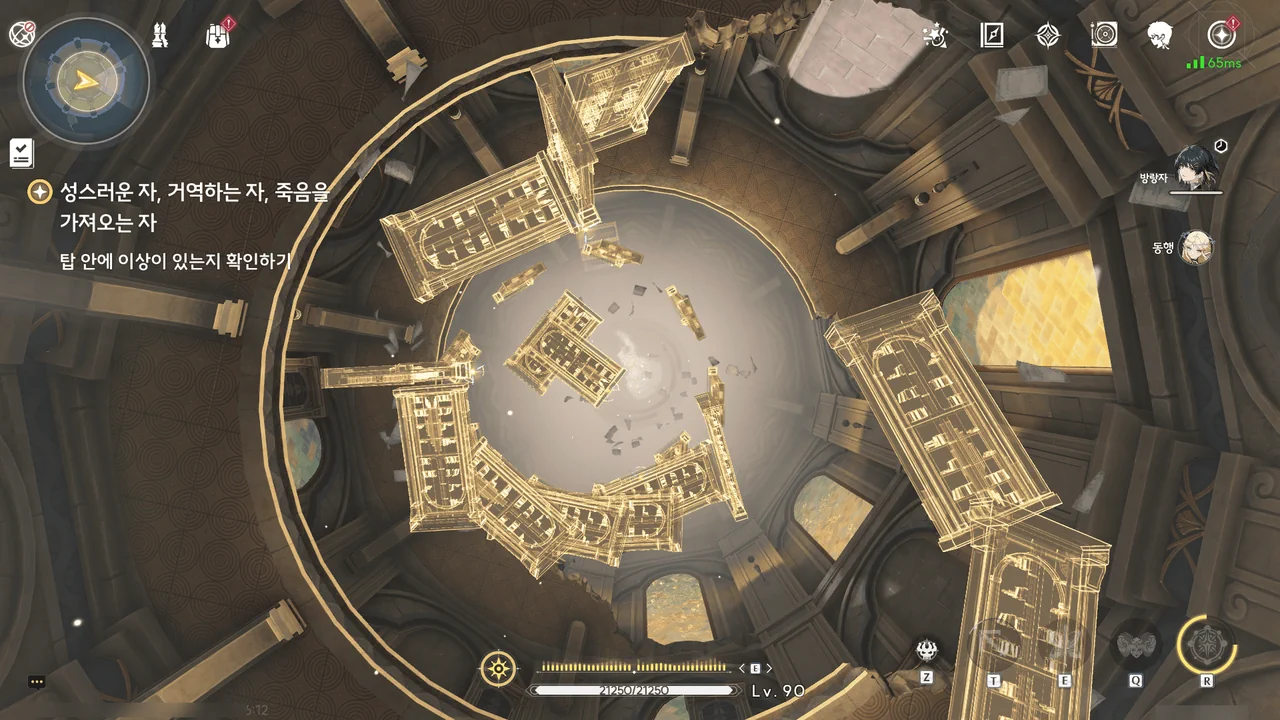
Task: Open the backpack with red alert
Action: (217, 36)
